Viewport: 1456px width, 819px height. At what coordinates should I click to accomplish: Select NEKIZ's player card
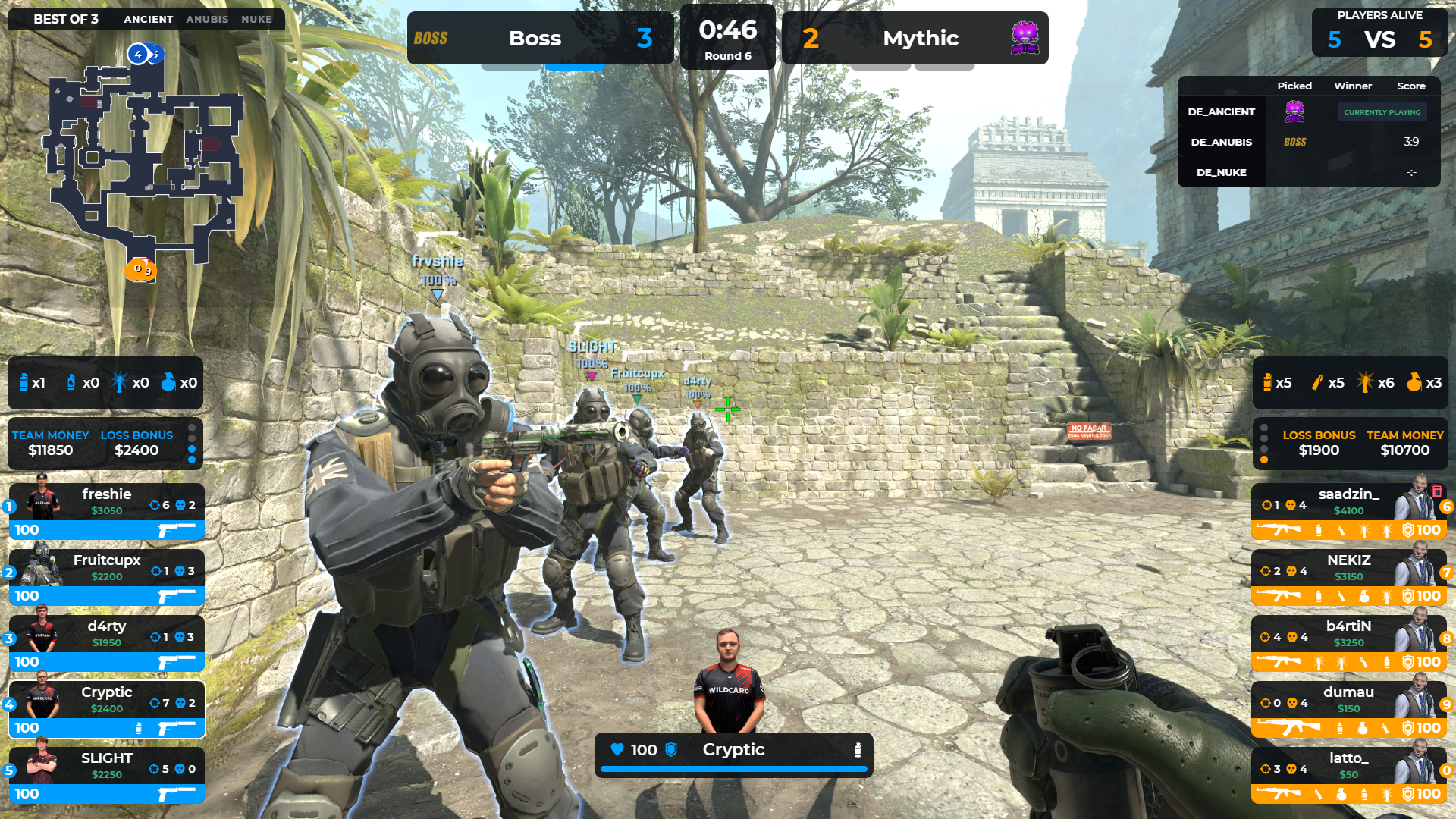1348,576
